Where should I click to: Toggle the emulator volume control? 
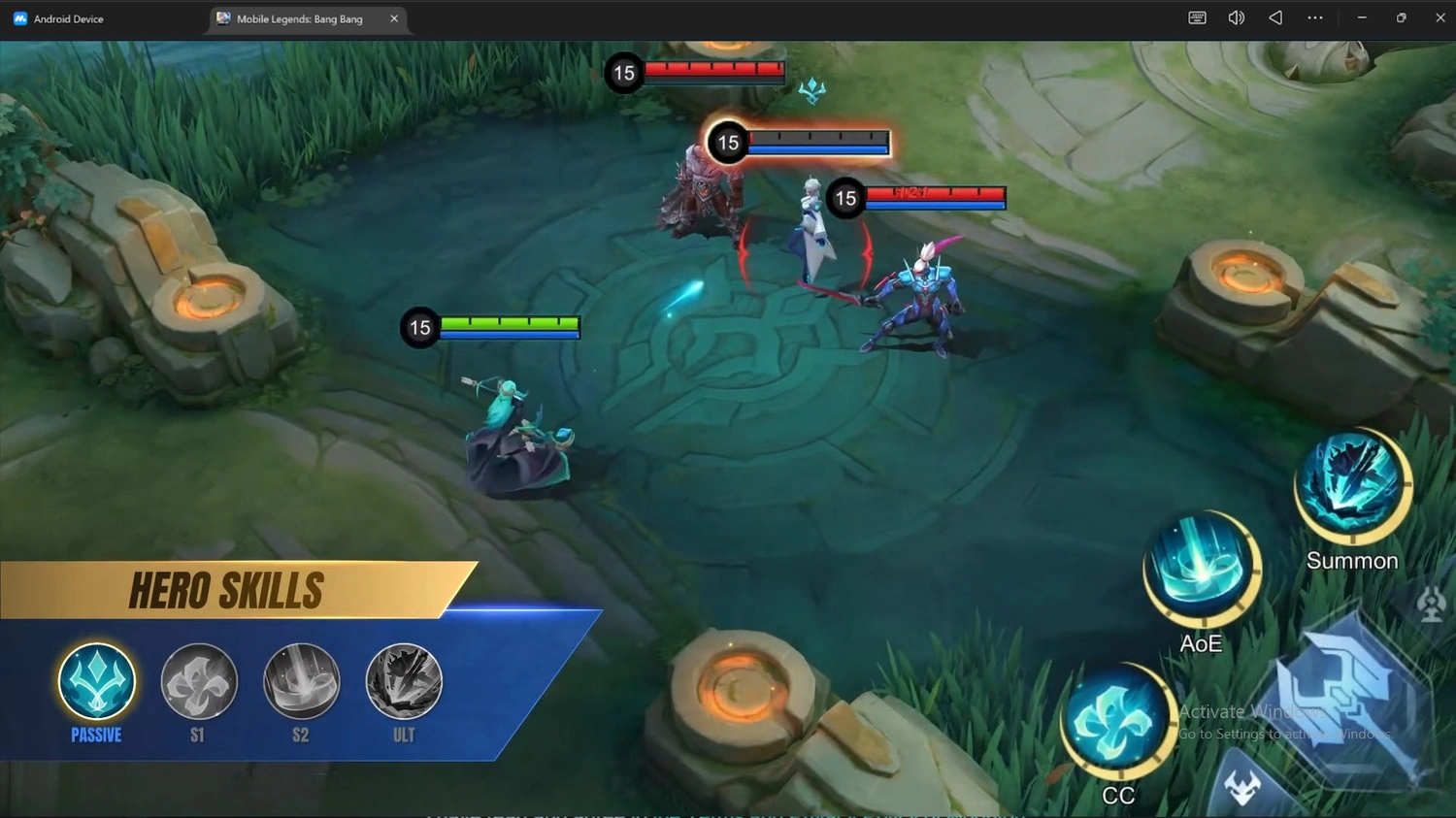pos(1235,16)
